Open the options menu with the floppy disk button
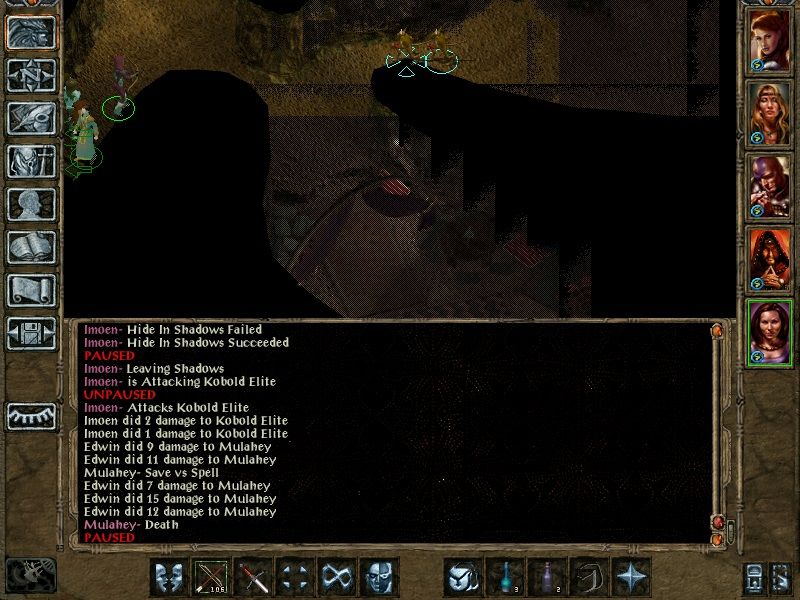 click(x=31, y=333)
